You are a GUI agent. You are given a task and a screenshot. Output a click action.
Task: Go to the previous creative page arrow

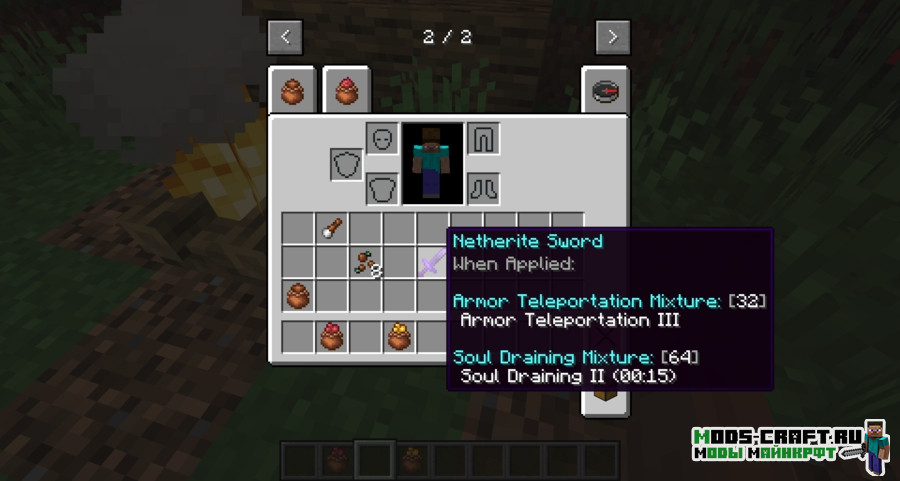pos(285,37)
